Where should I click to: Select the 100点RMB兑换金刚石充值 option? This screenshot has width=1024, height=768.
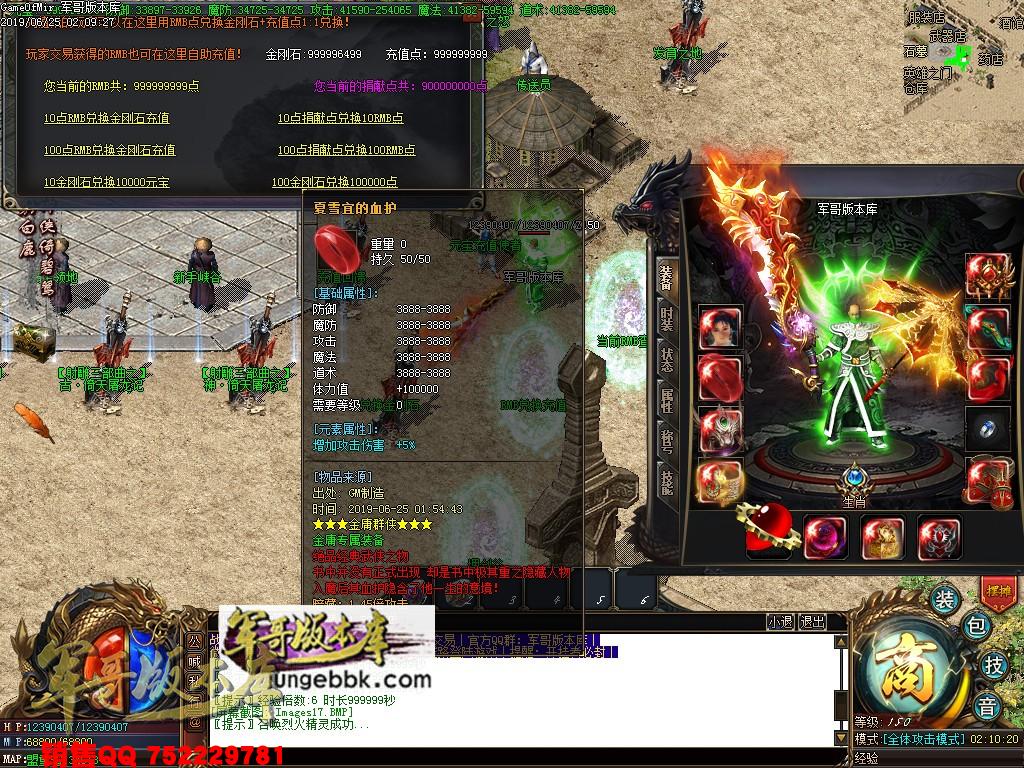coord(109,150)
